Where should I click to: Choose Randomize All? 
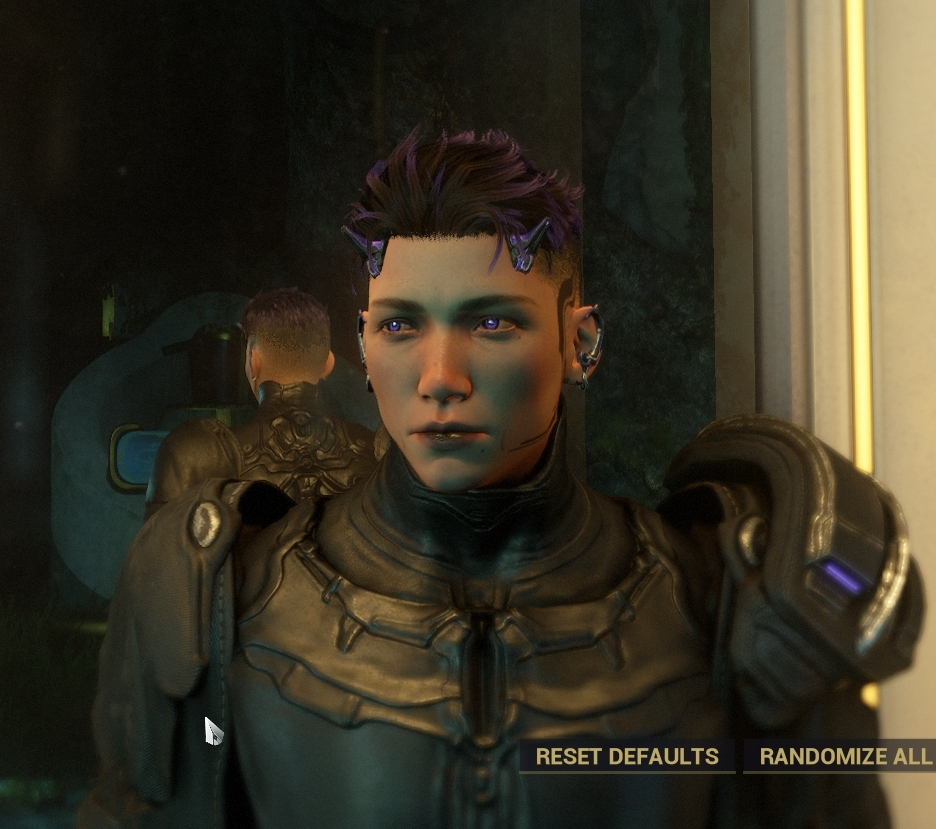click(844, 756)
